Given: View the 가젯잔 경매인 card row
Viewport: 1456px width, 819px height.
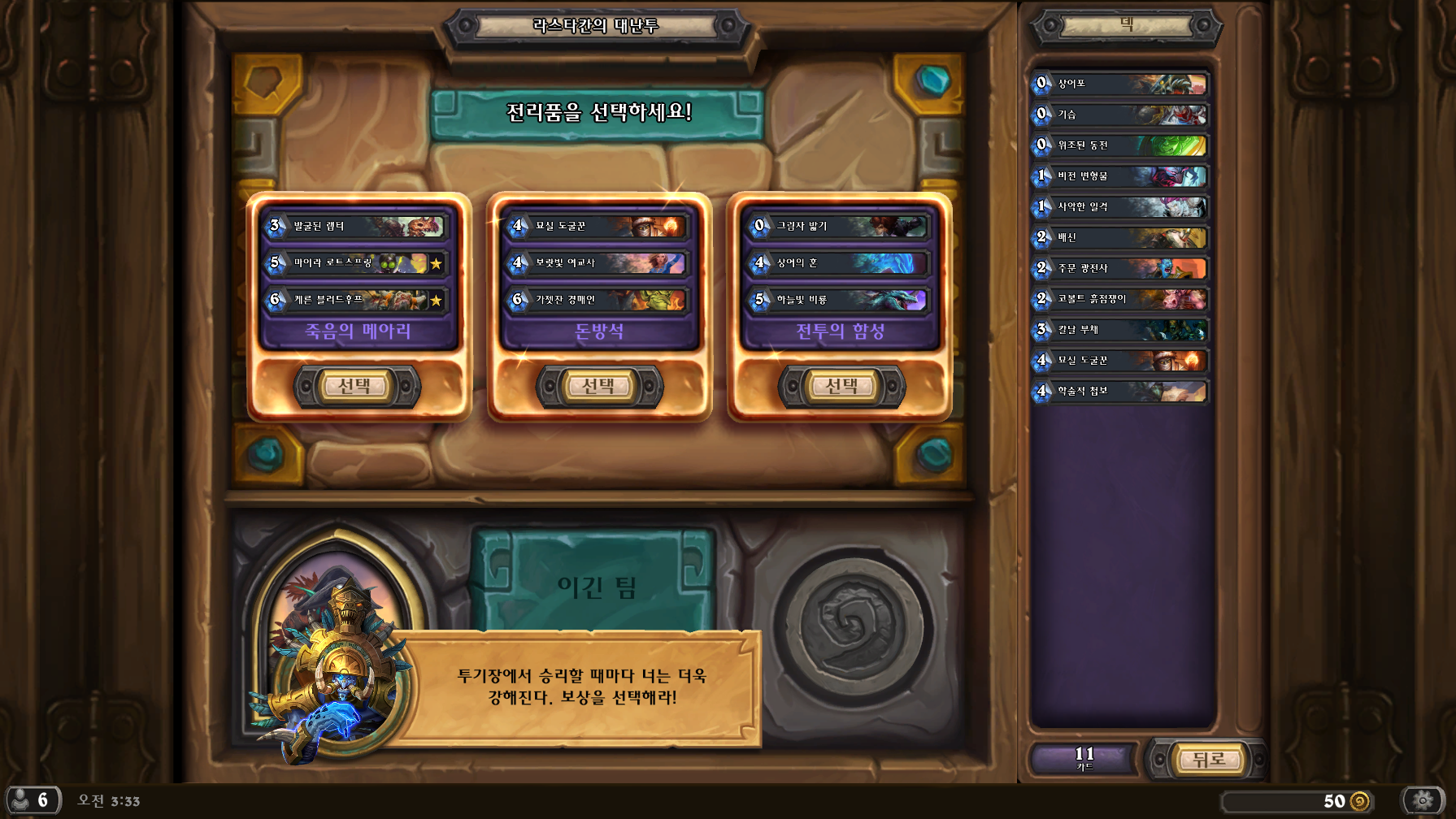Looking at the screenshot, I should click(599, 300).
